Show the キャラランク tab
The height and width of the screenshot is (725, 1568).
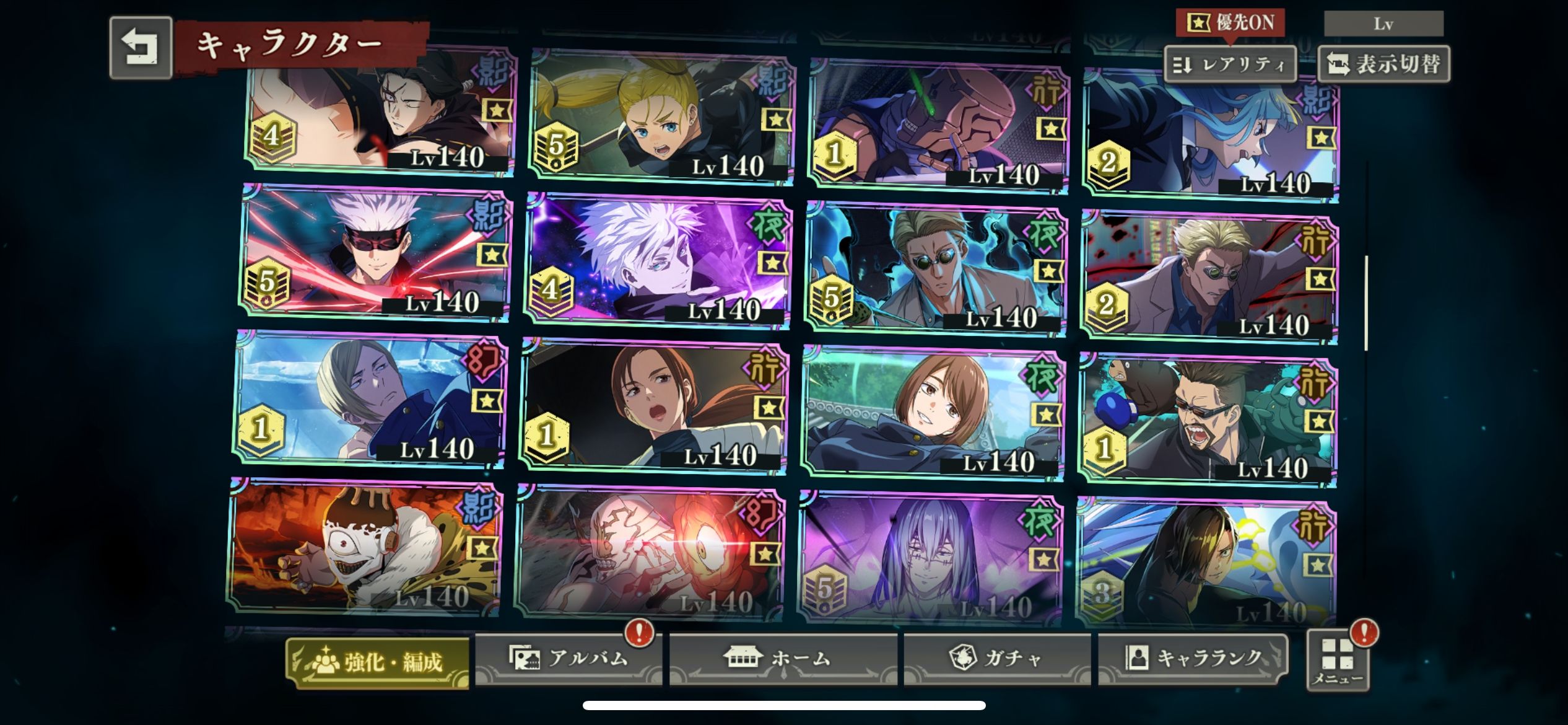click(1193, 658)
